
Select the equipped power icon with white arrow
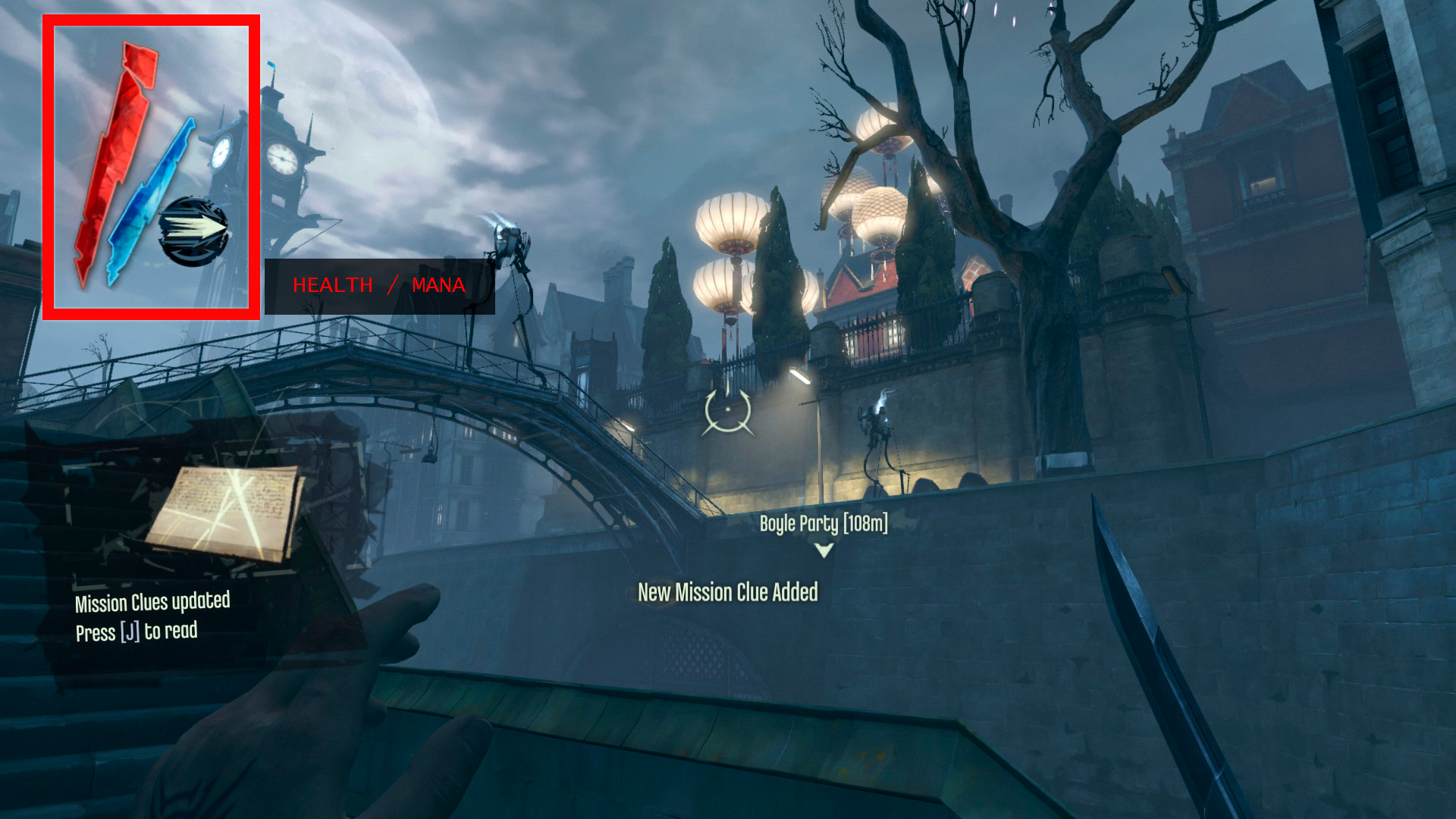193,231
